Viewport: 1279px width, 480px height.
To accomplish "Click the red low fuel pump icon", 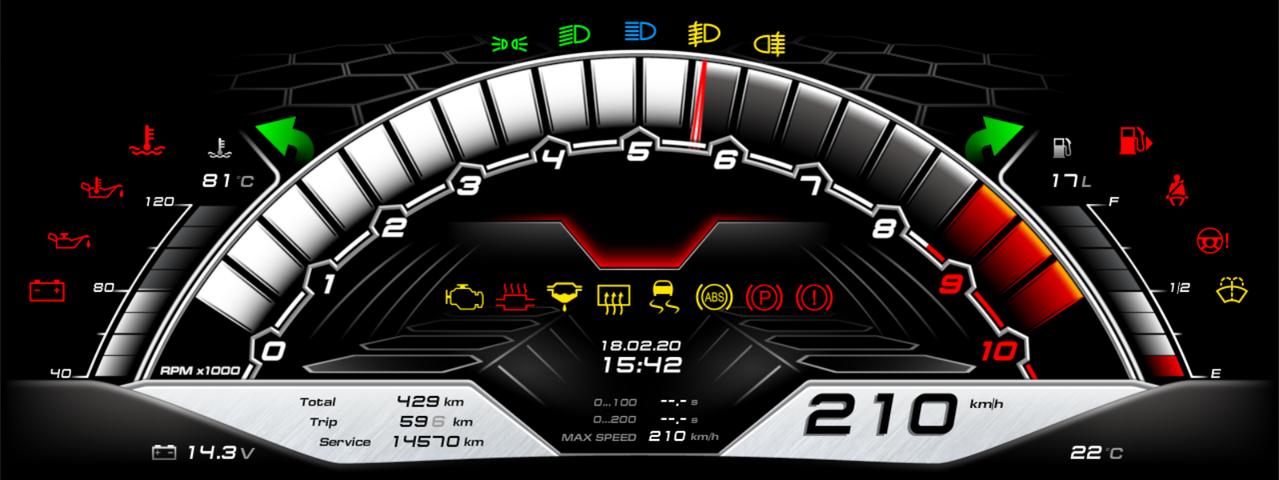I will coord(1134,139).
